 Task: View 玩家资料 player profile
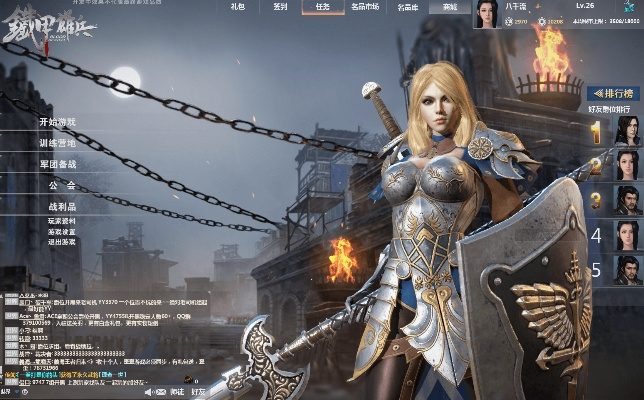[x=62, y=220]
